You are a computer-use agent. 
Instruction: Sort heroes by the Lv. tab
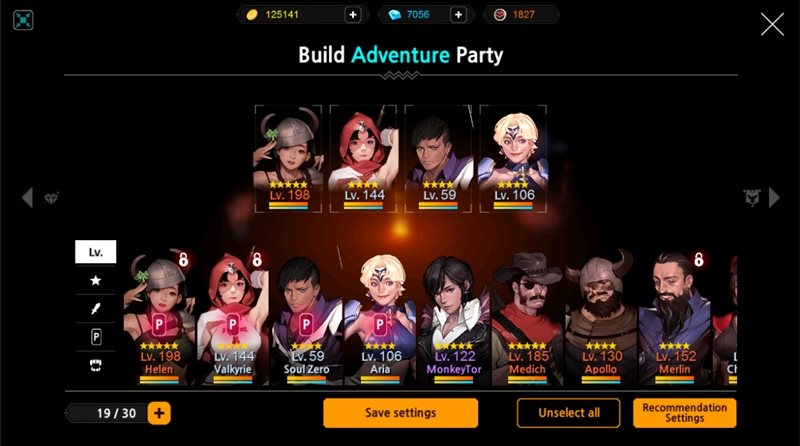point(96,252)
